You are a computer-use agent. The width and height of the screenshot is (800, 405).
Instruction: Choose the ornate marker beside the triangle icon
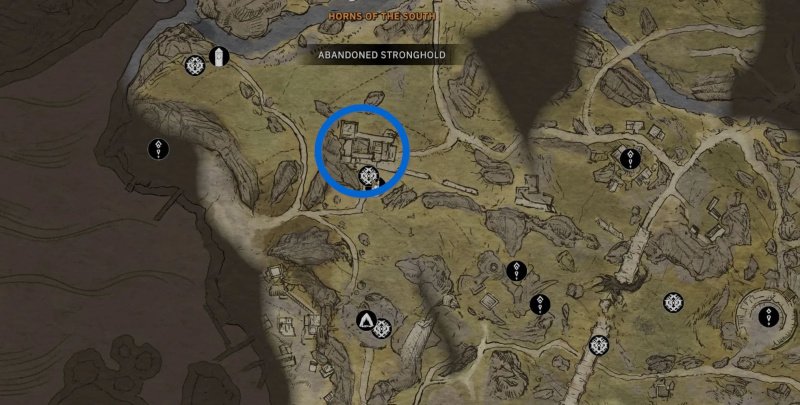[x=381, y=326]
